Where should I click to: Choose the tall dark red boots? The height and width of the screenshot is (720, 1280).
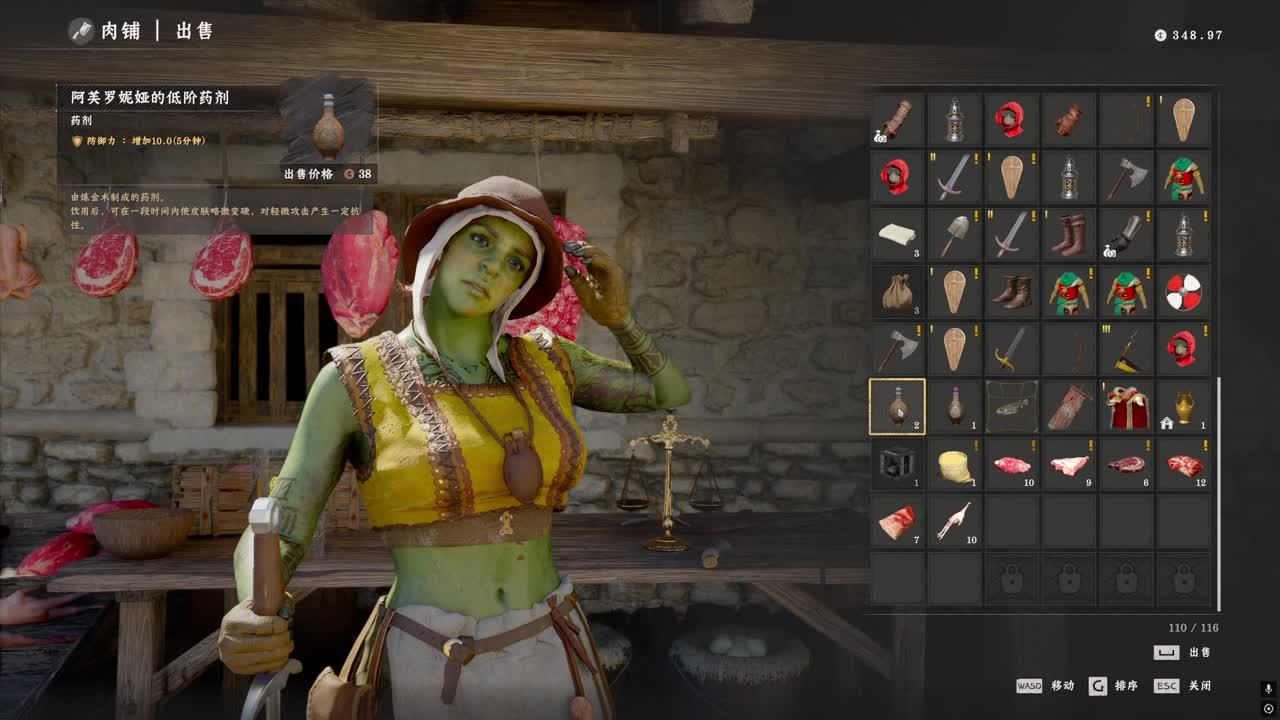[x=1069, y=234]
